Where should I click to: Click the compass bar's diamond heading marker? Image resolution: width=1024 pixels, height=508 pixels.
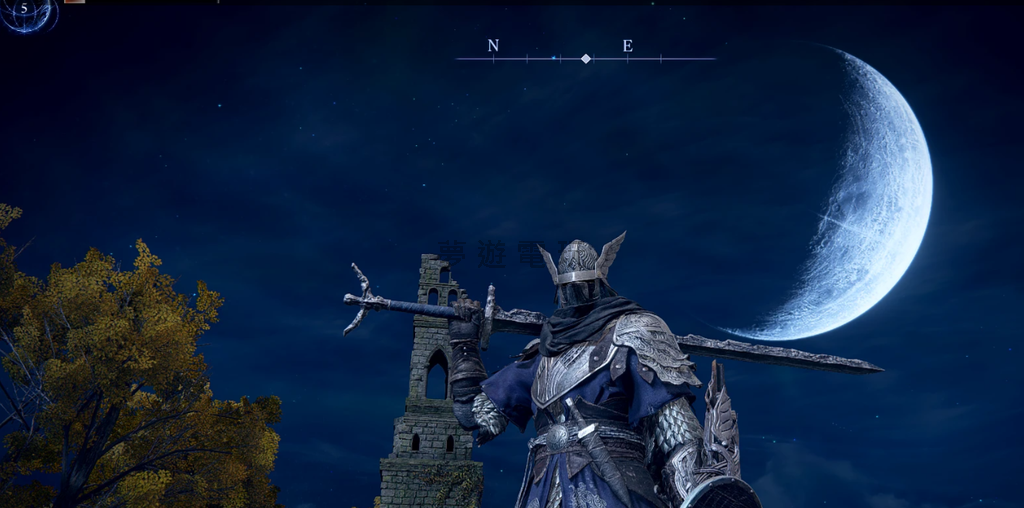586,59
